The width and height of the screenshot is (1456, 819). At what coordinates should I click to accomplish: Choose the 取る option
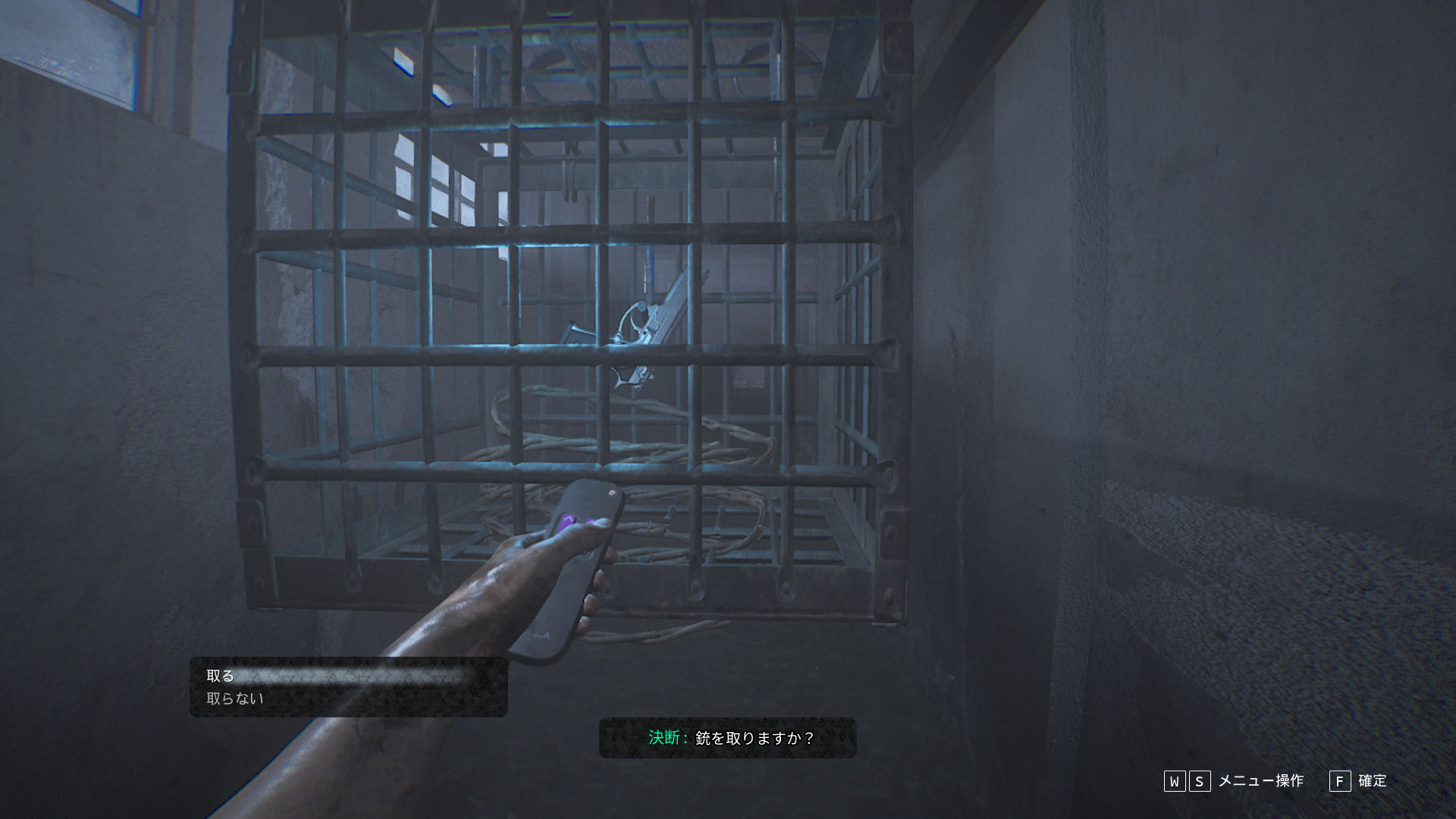point(221,676)
